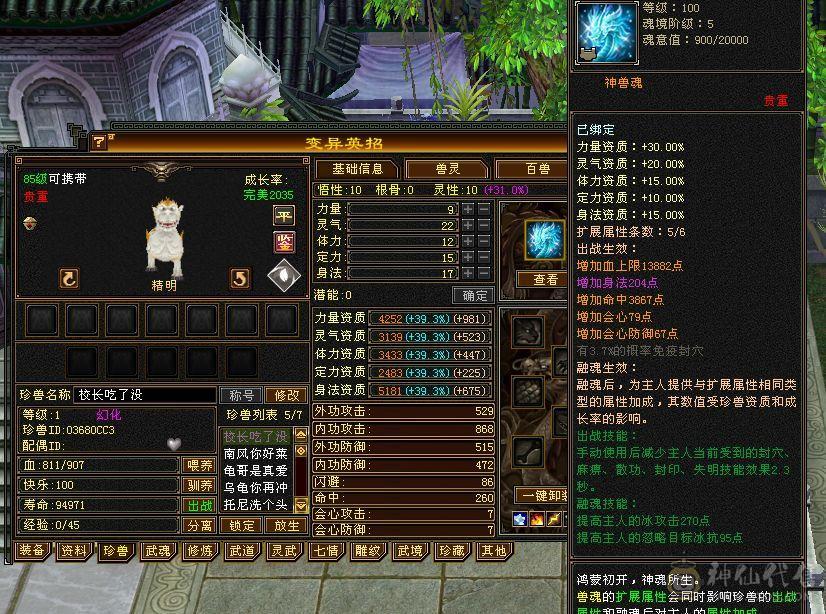This screenshot has height=614, width=826.
Task: Click the 分离 button
Action: click(x=200, y=525)
